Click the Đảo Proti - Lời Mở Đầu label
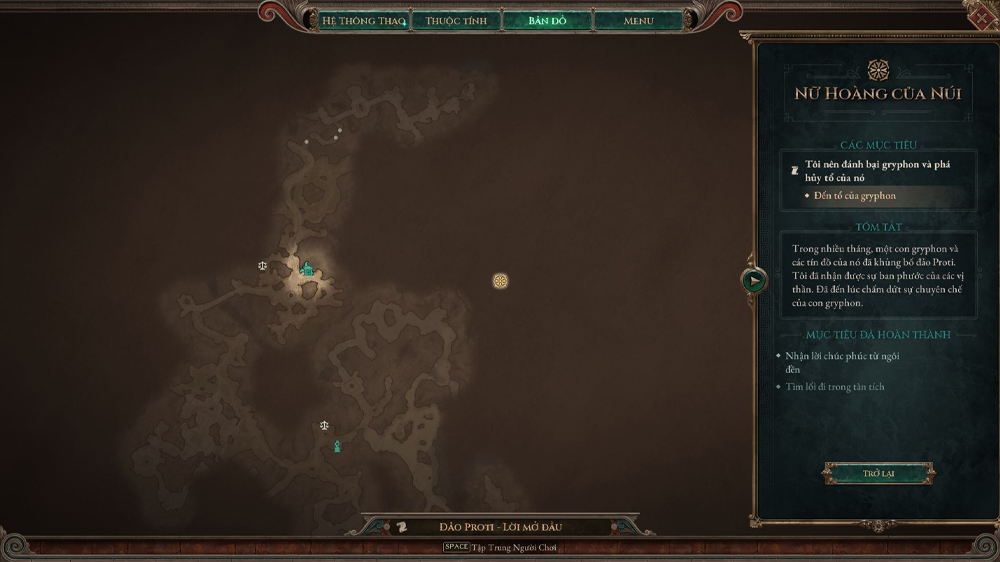This screenshot has width=1000, height=562. point(497,527)
